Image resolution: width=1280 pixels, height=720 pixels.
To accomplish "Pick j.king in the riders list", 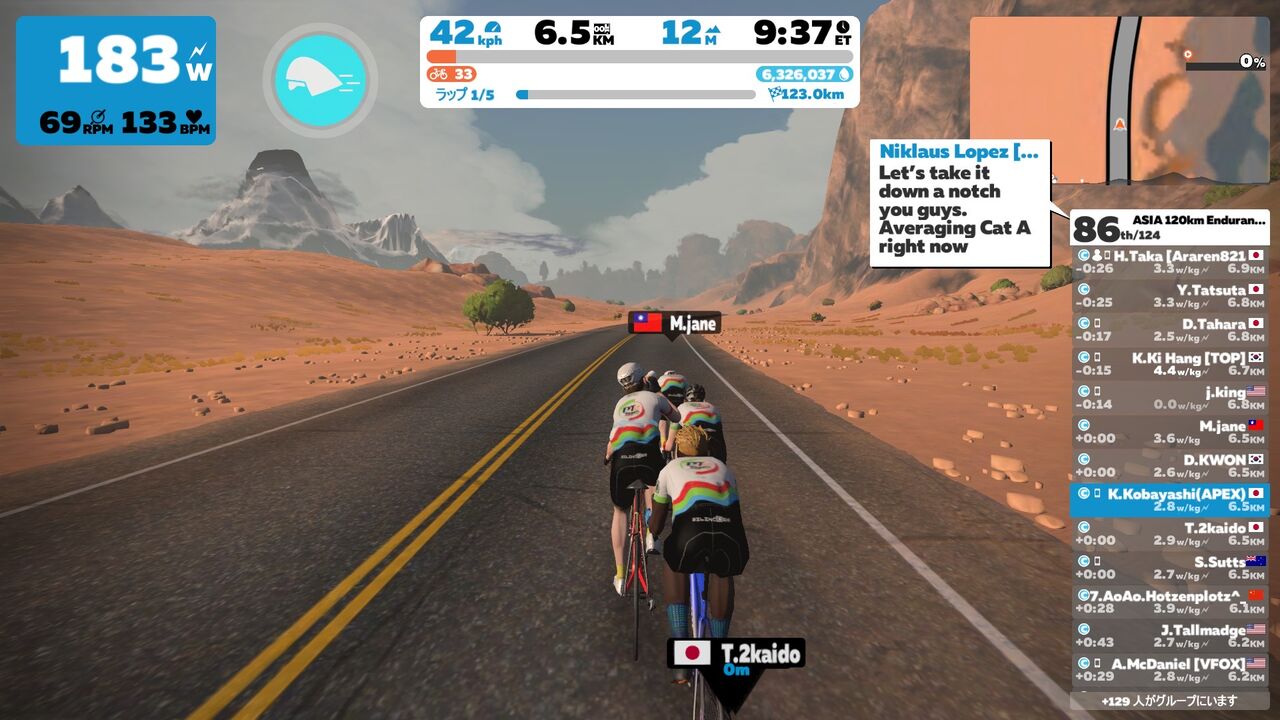I will coord(1169,398).
